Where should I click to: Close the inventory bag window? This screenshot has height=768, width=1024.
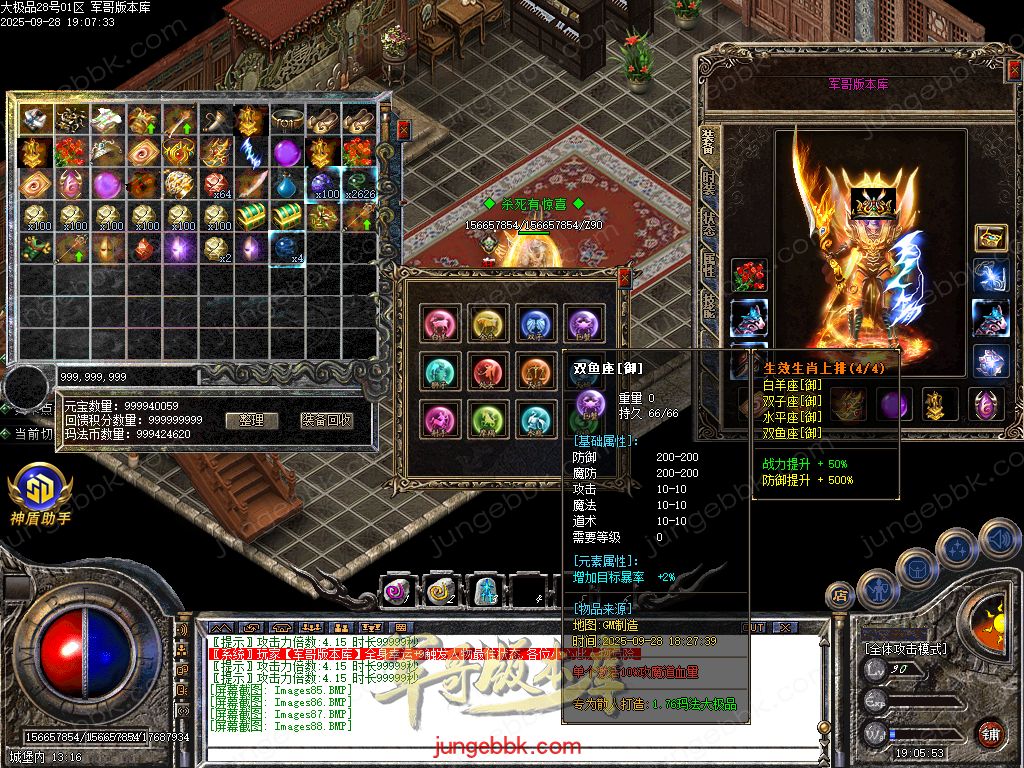[x=403, y=129]
